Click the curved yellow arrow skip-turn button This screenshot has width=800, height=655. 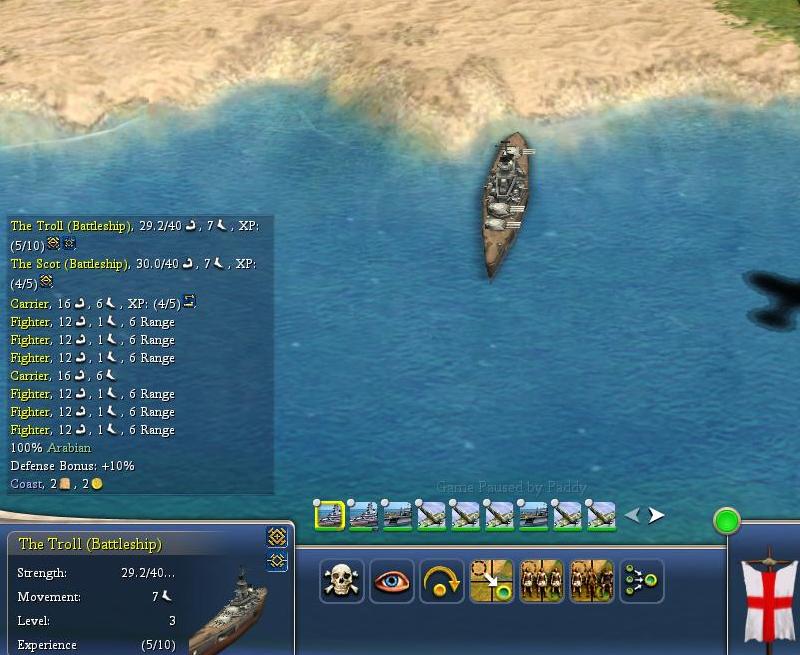(442, 581)
